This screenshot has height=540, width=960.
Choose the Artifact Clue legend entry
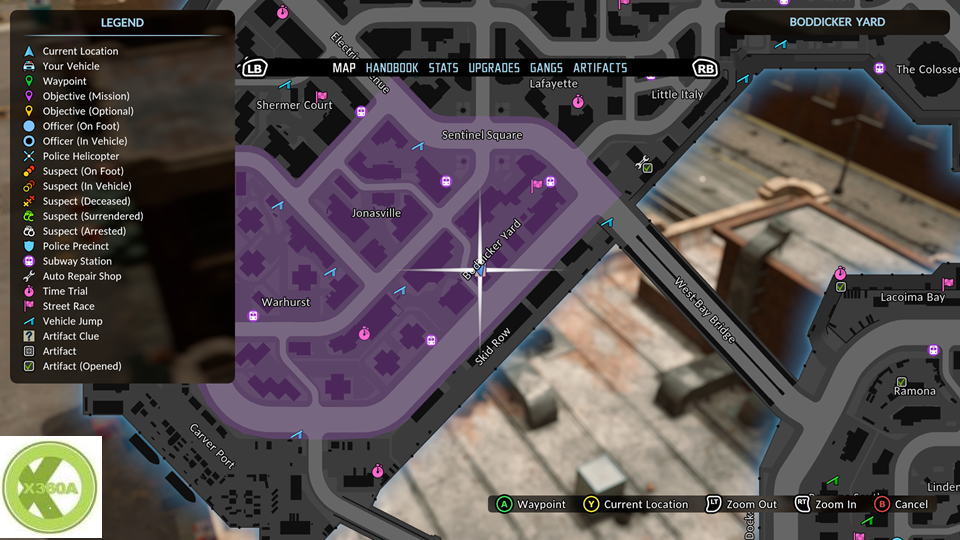(70, 336)
